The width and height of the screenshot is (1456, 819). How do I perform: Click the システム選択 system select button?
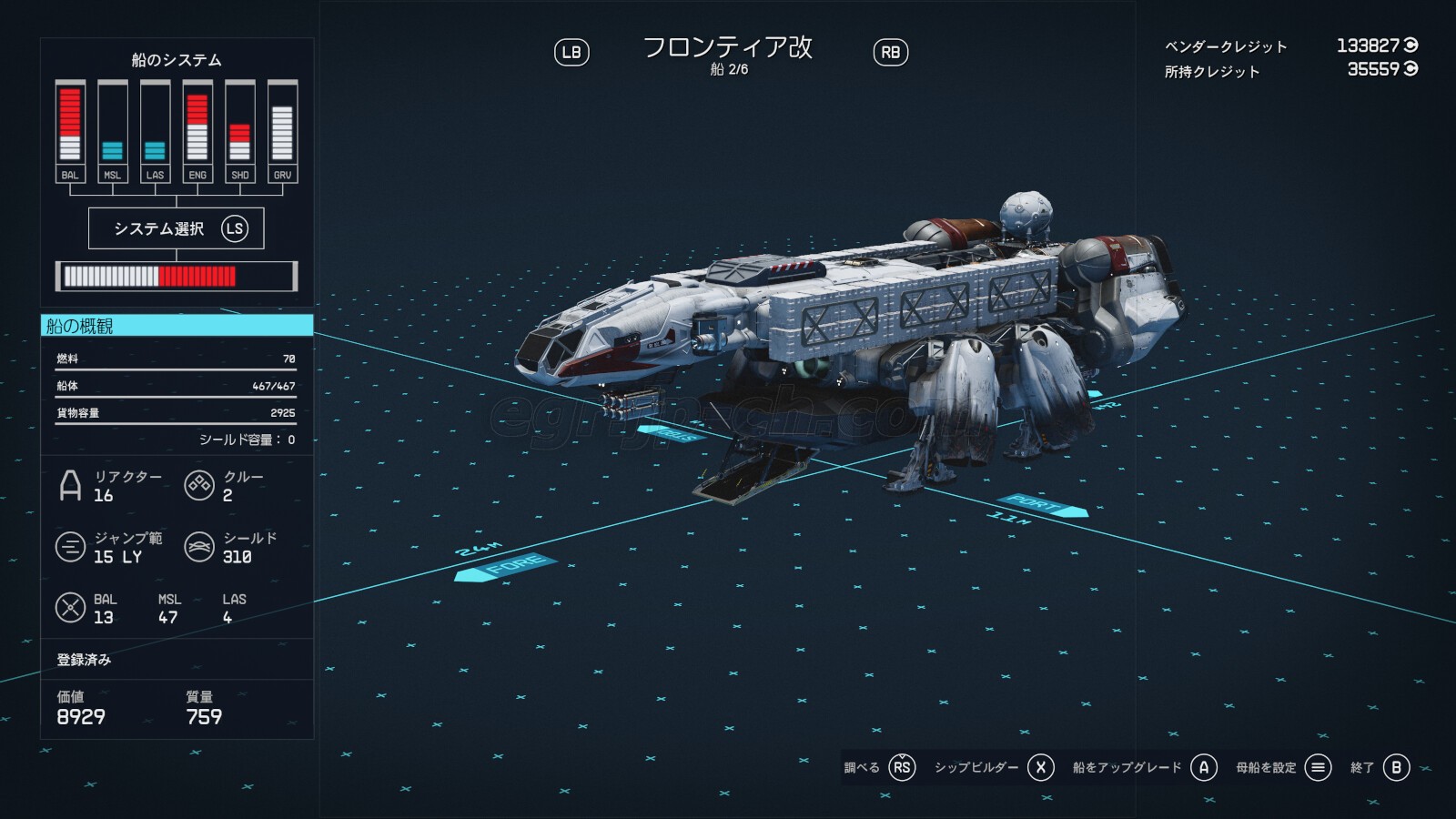177,228
